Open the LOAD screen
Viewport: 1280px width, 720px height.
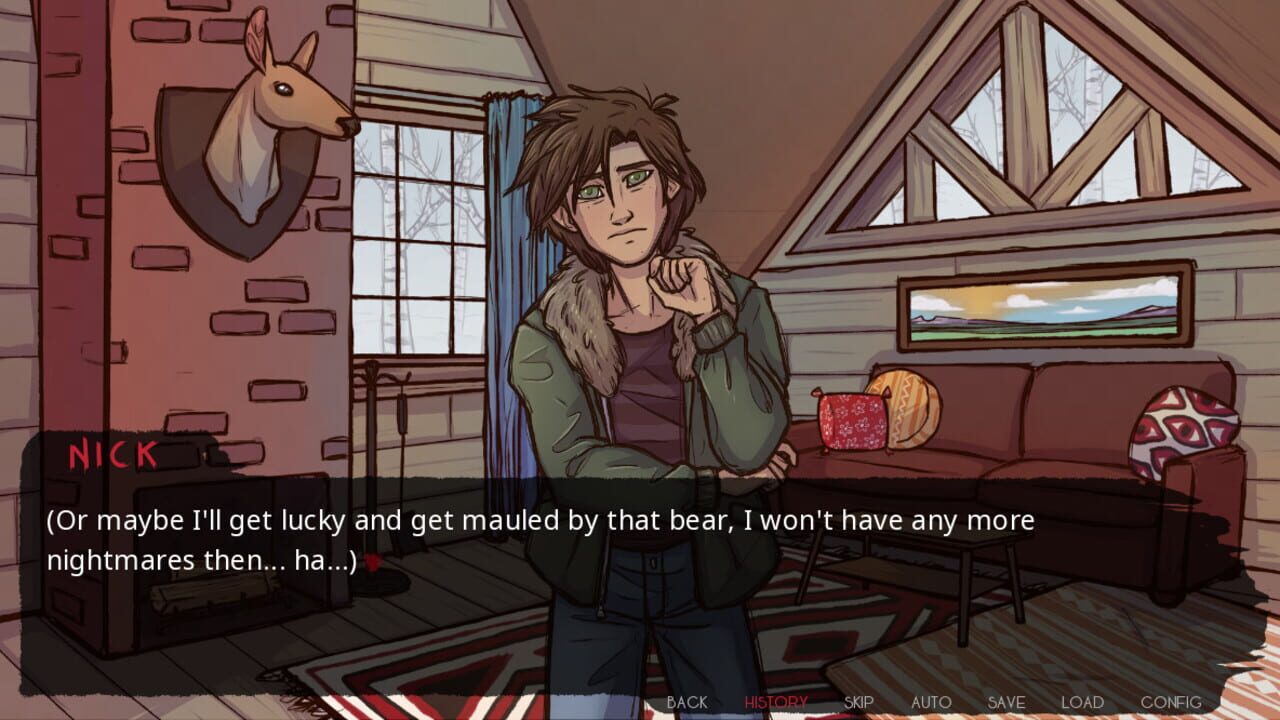tap(1083, 702)
